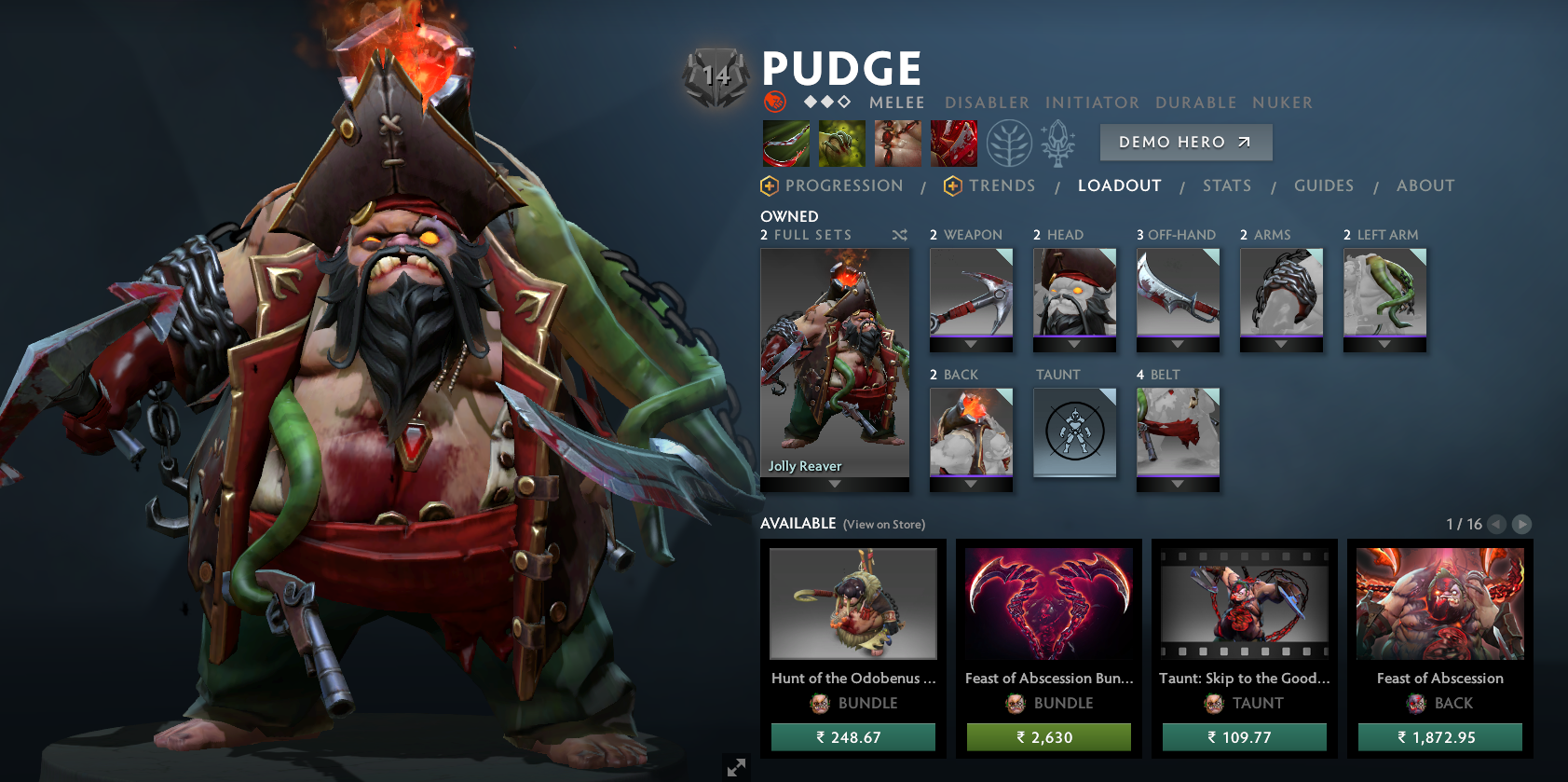Click the DEMO HERO button

pyautogui.click(x=1185, y=142)
